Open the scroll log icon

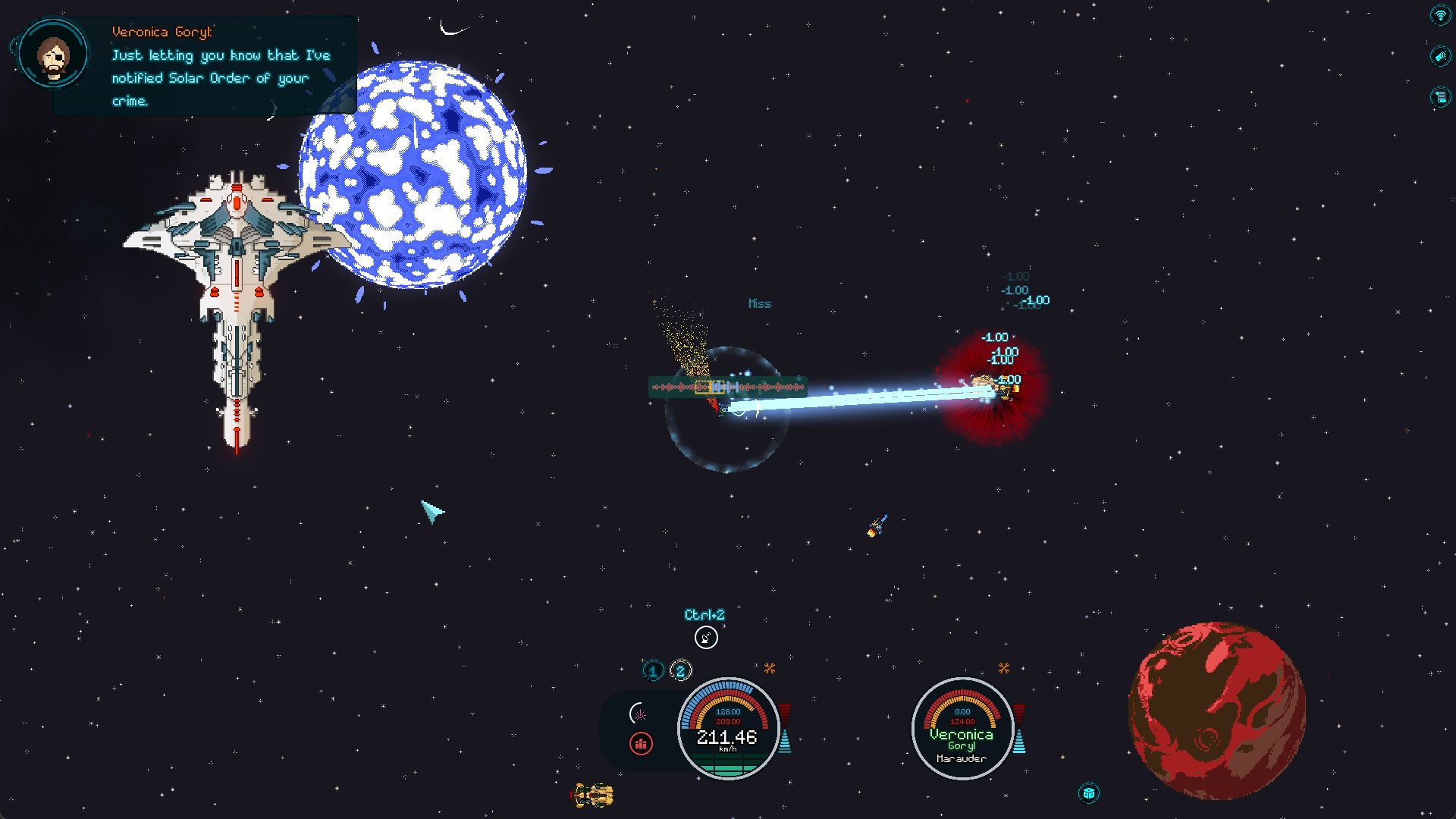[x=1439, y=97]
